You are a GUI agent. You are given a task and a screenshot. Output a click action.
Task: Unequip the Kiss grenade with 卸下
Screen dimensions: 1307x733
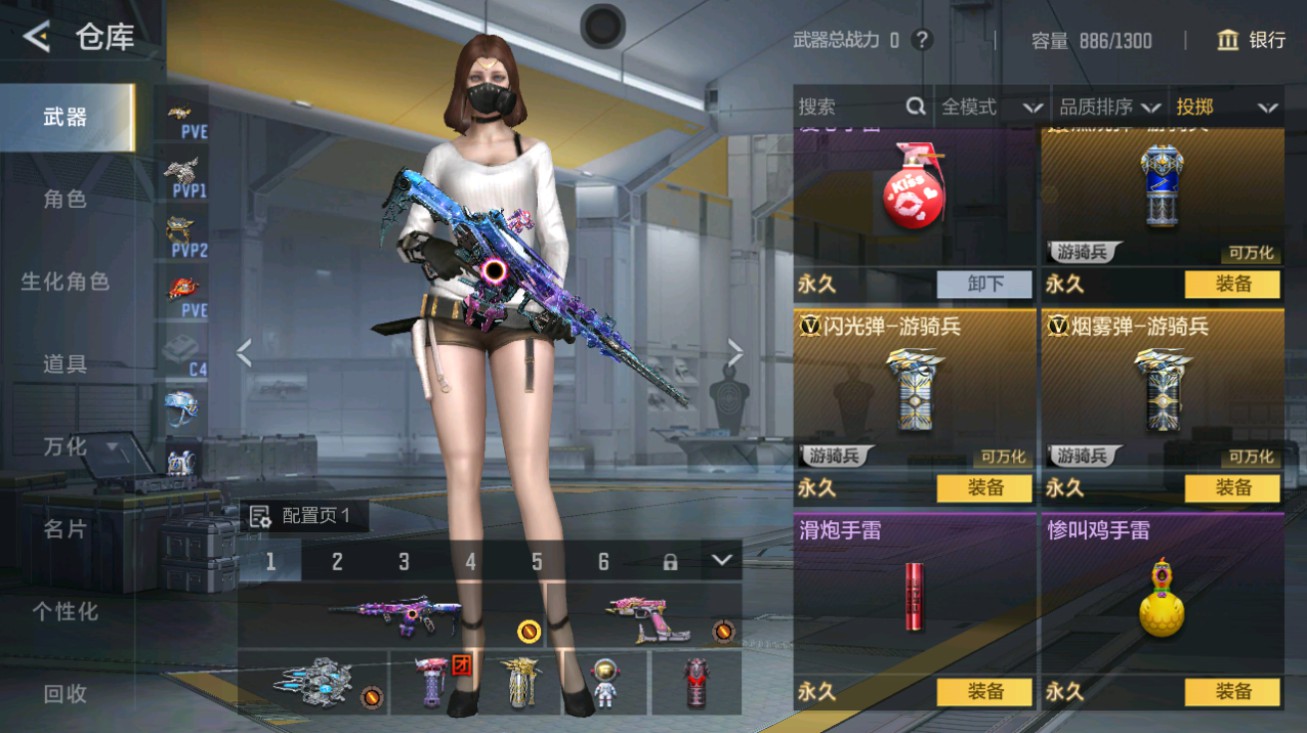(x=985, y=285)
